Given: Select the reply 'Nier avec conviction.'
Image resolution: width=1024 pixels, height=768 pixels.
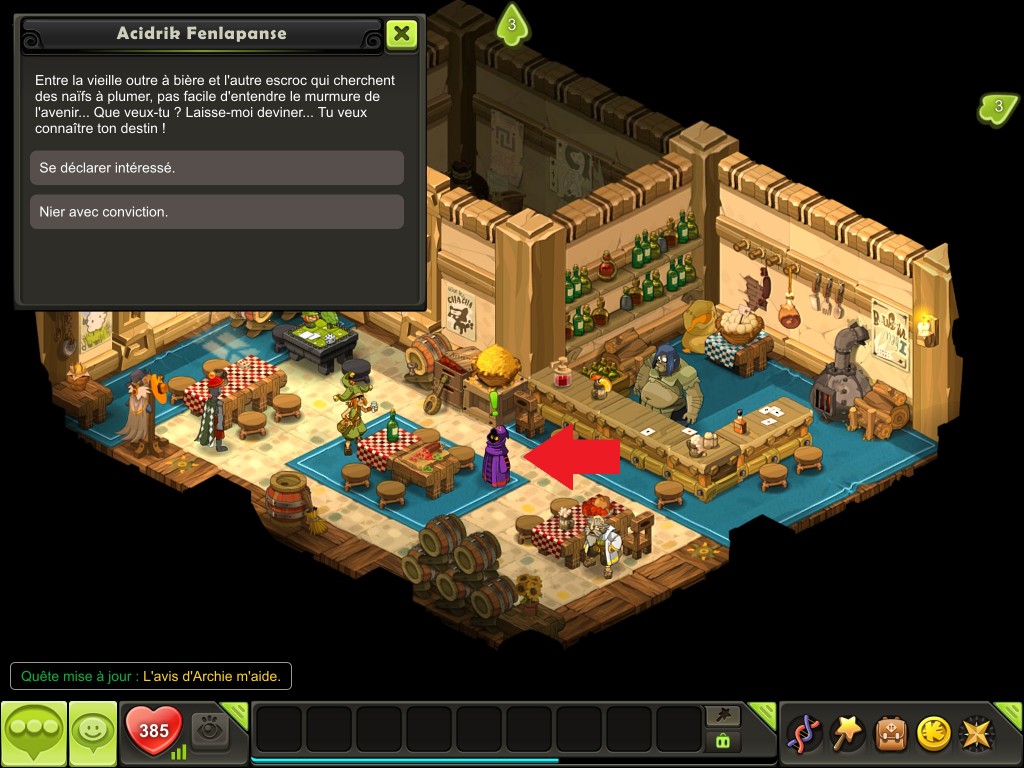Looking at the screenshot, I should (217, 212).
